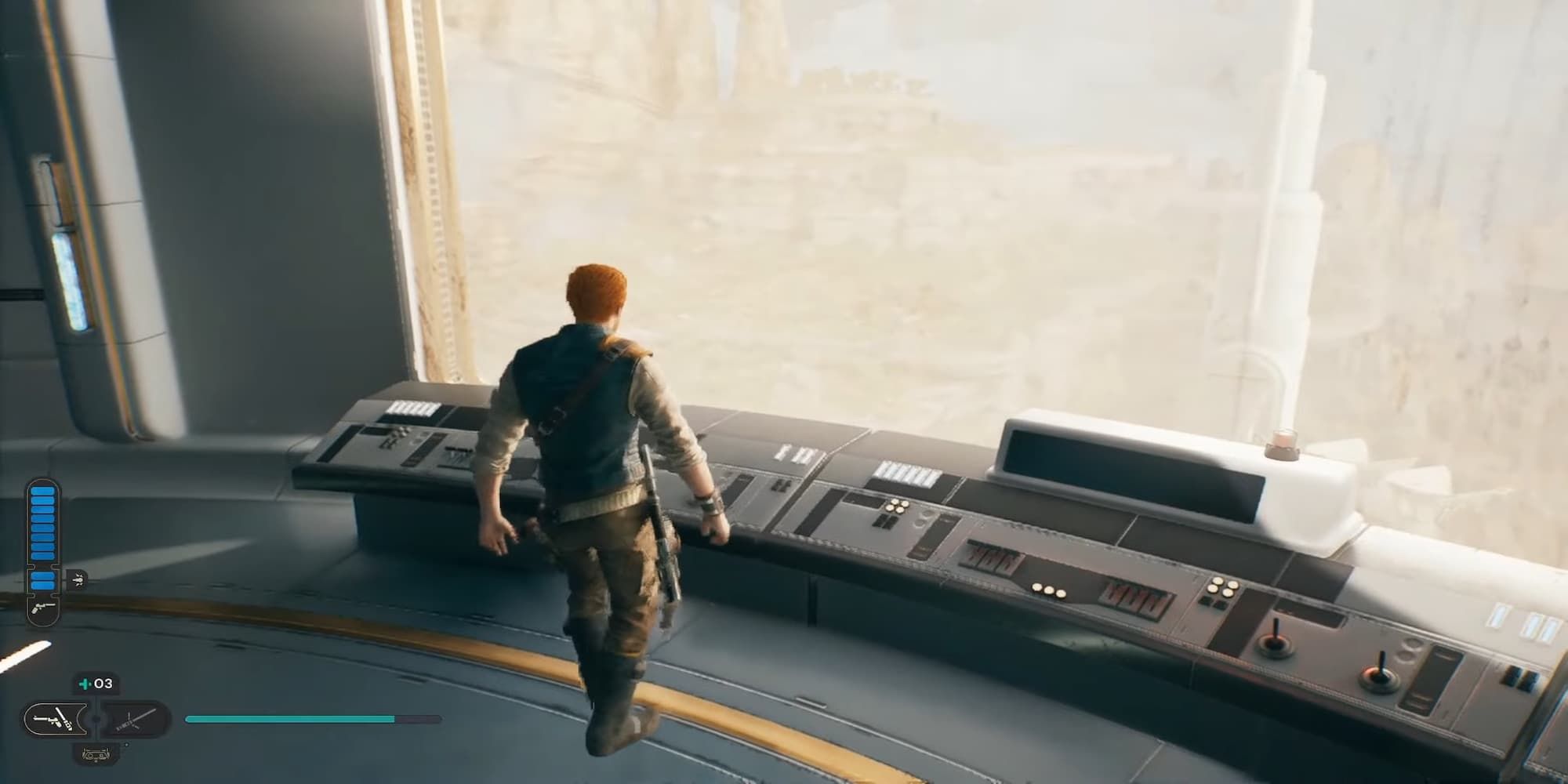Click the BD-1 ability icon beside the blue meter
This screenshot has width=1568, height=784.
pos(77,580)
